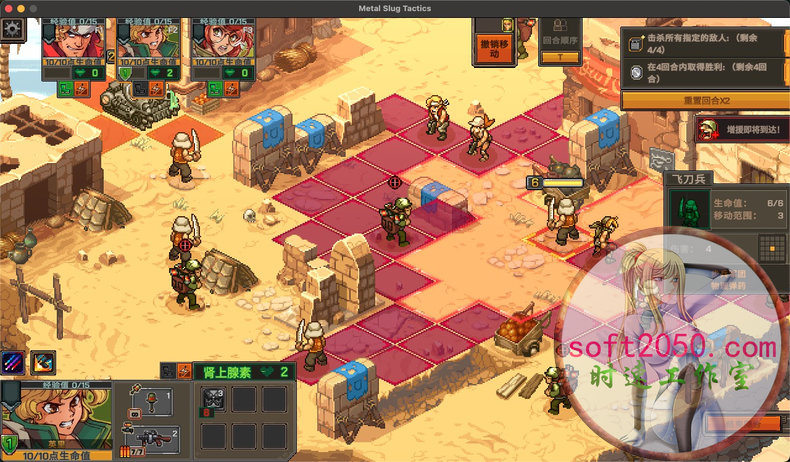Click the 肾上腺素 adrenaline panel header

tap(240, 371)
